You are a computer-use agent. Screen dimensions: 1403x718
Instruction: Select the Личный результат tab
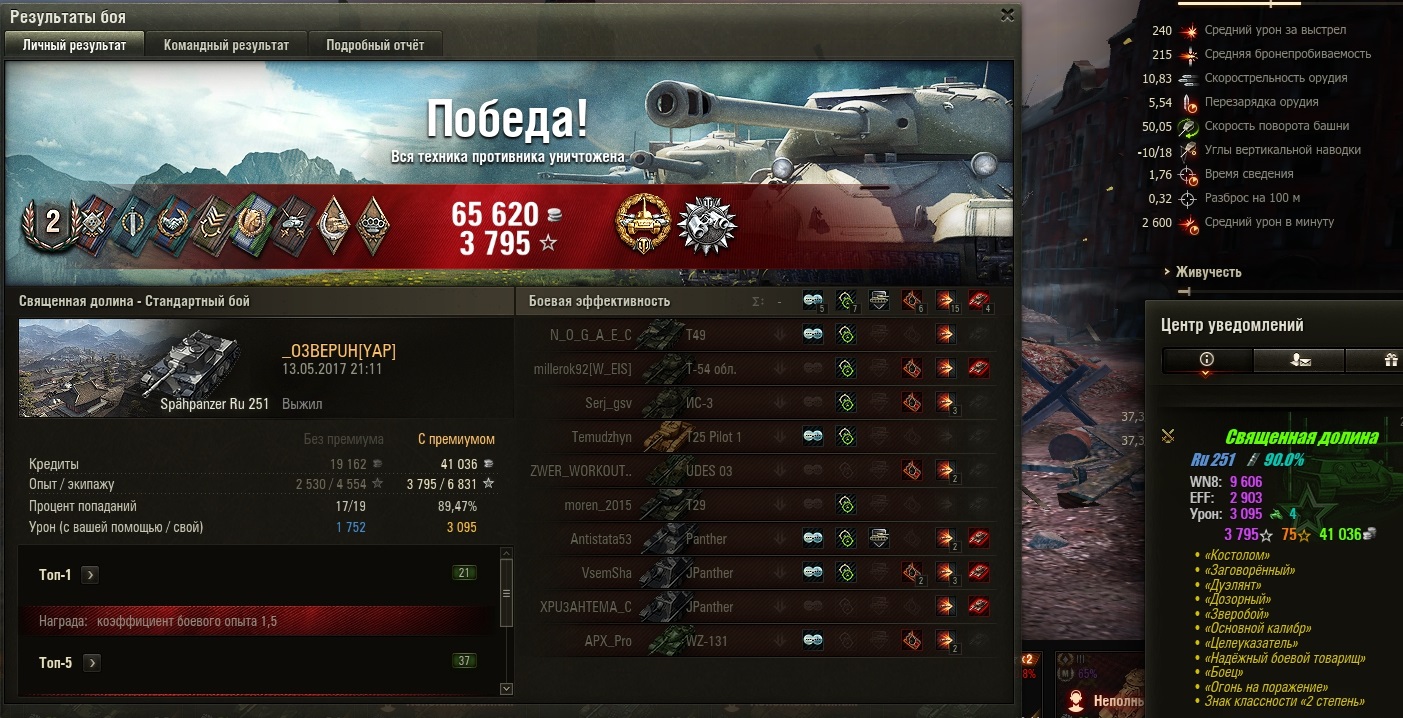coord(75,45)
